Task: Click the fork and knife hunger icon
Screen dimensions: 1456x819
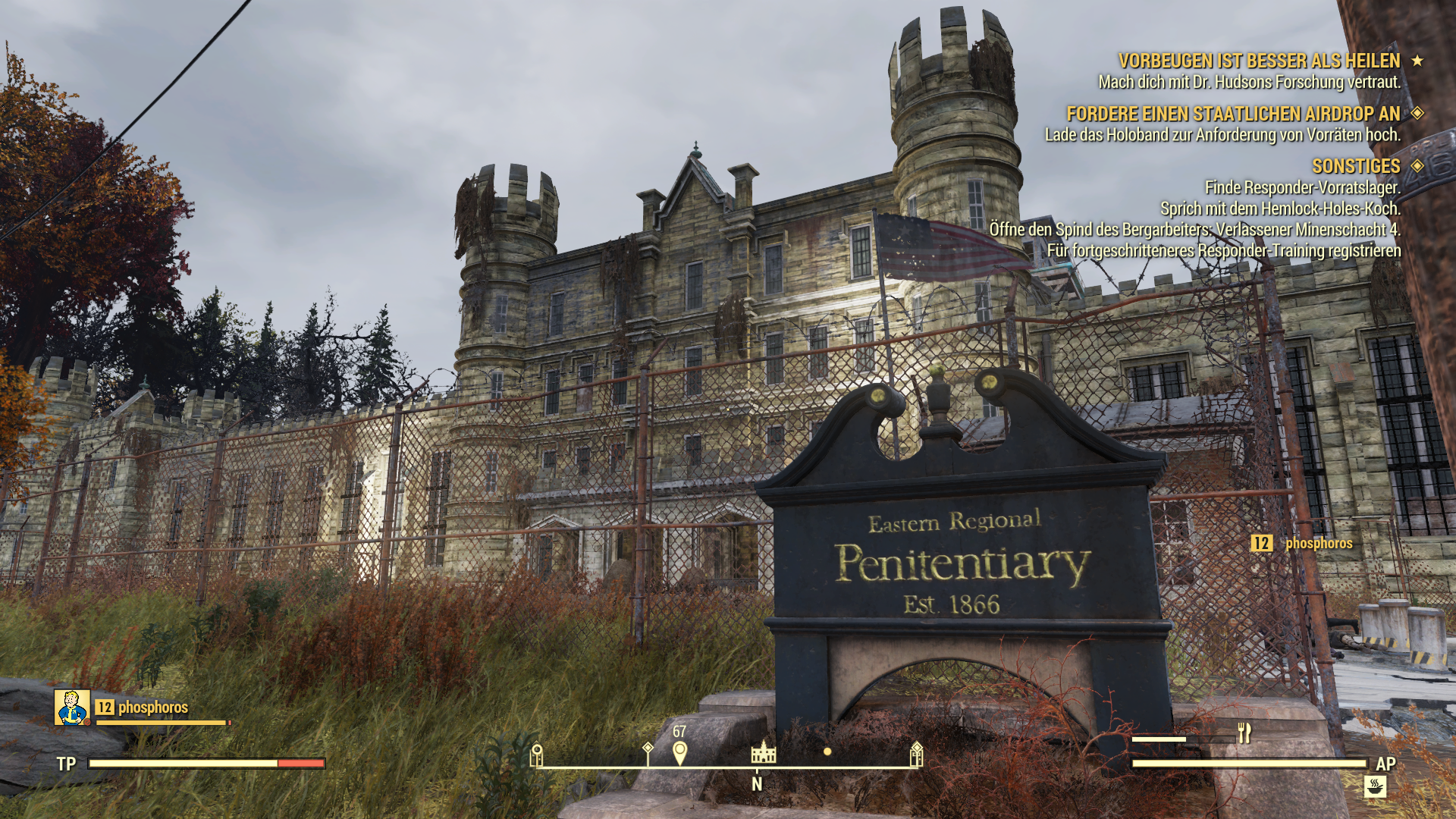Action: pos(1244,733)
